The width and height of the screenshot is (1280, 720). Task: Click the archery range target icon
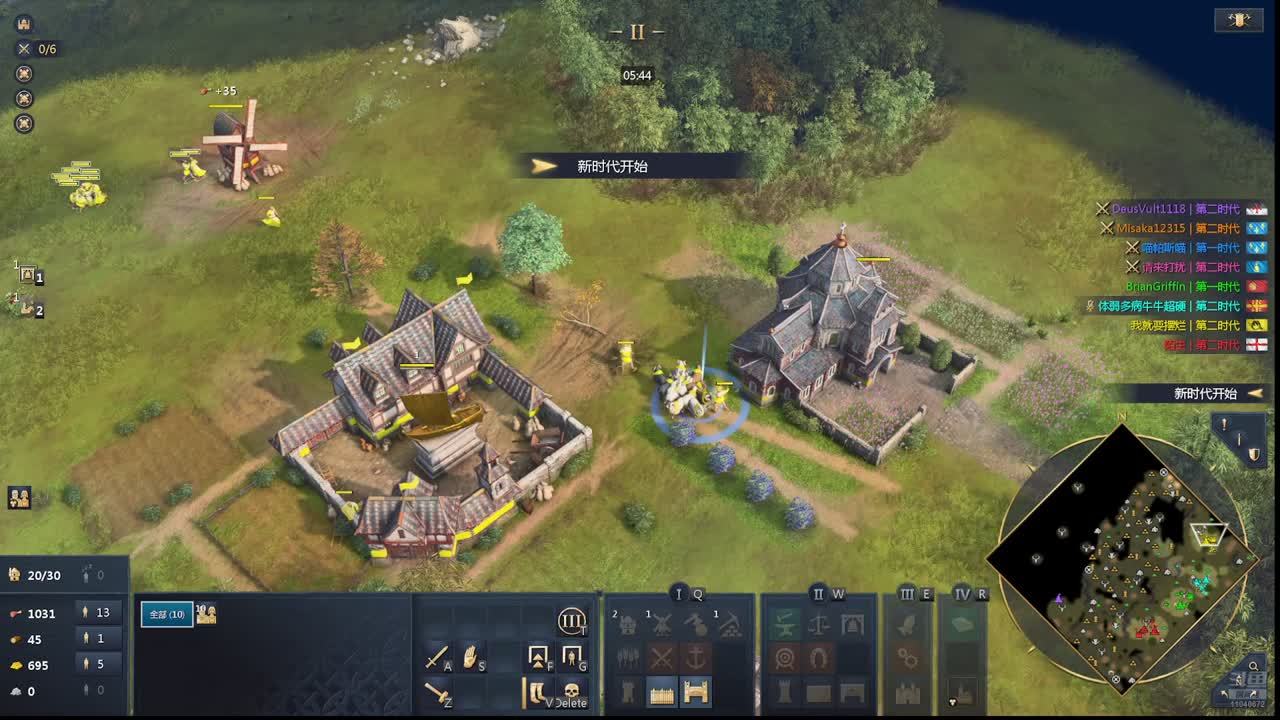pyautogui.click(x=784, y=658)
